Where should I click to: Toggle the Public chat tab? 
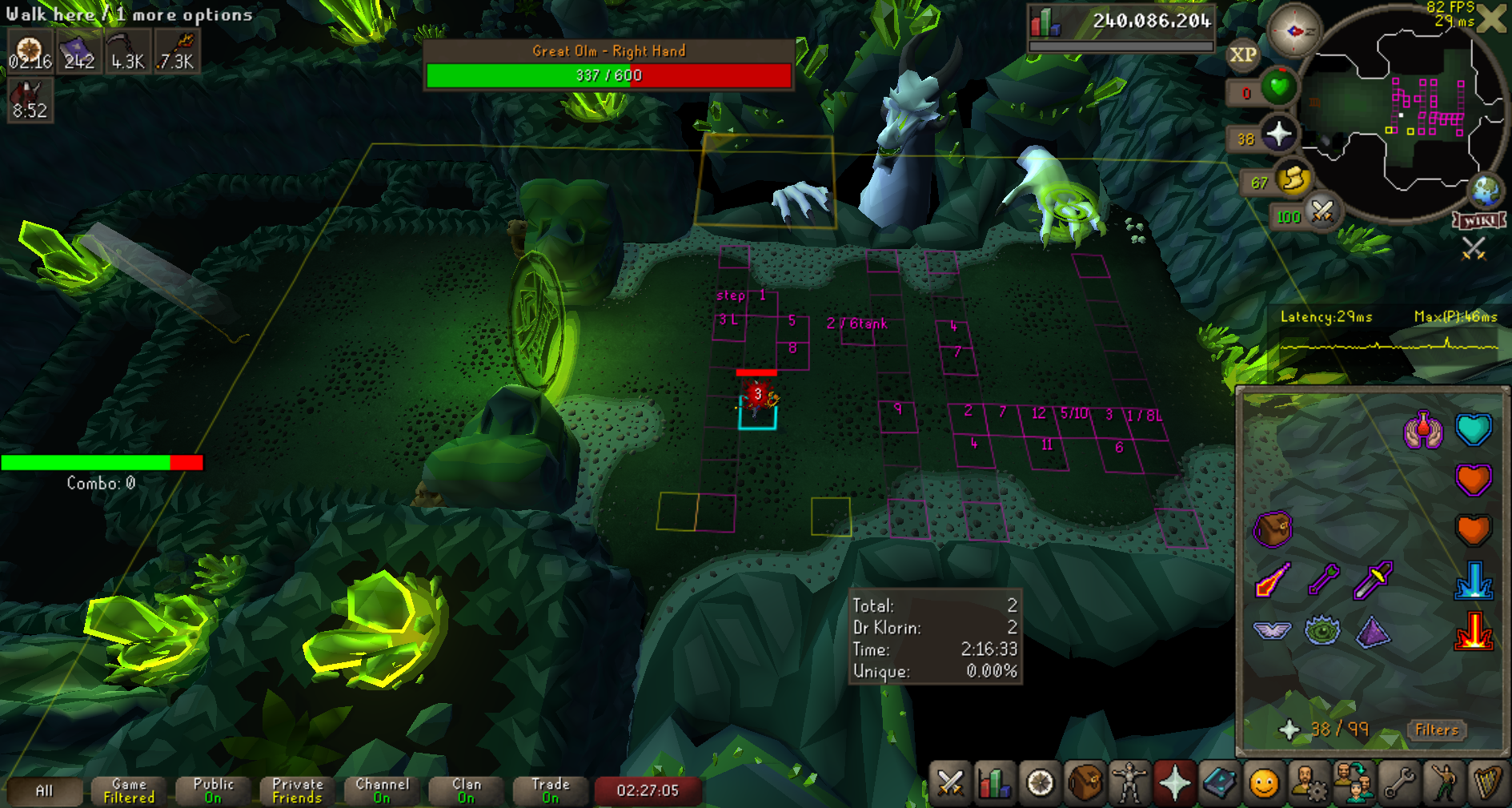pyautogui.click(x=213, y=790)
